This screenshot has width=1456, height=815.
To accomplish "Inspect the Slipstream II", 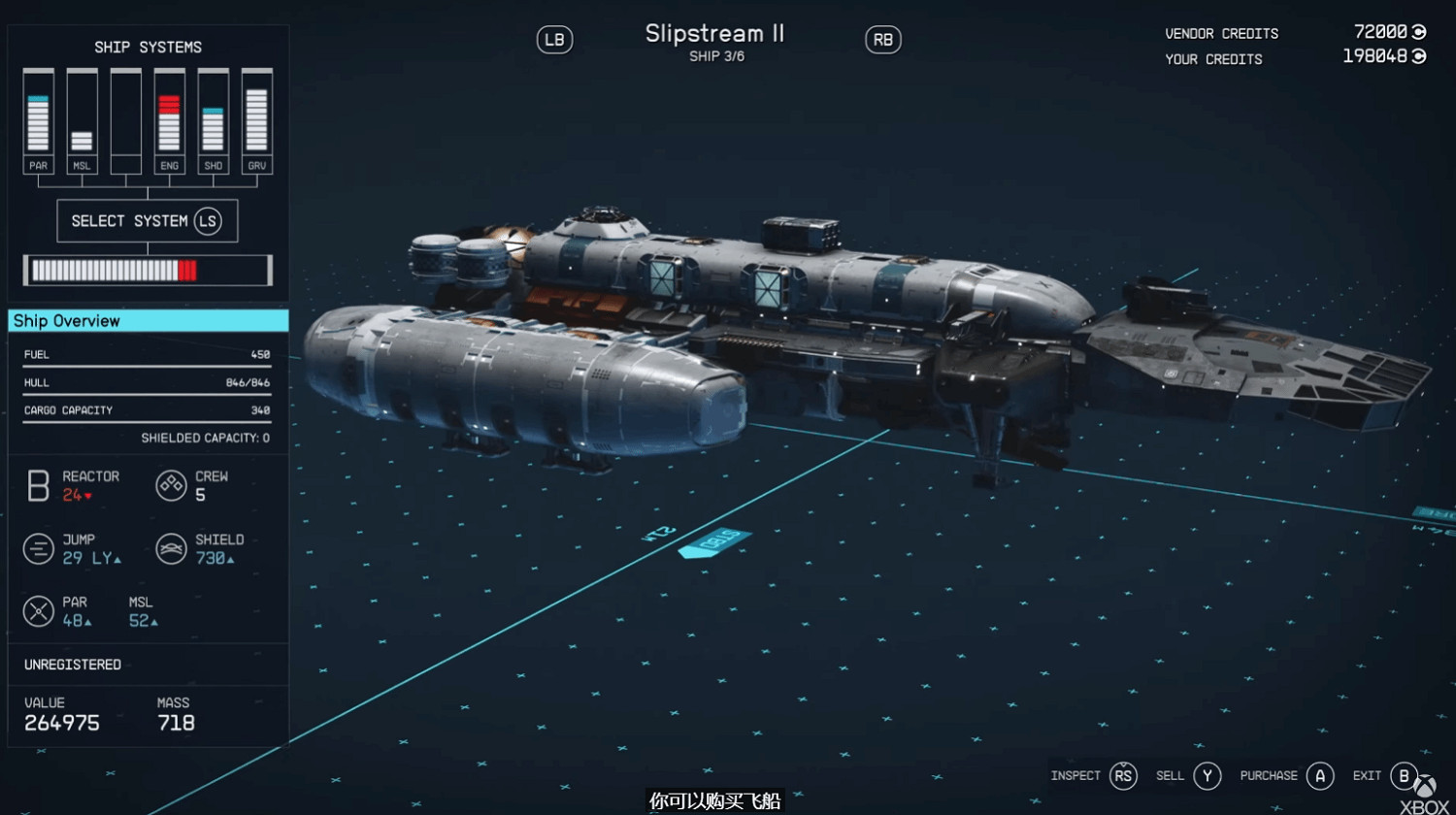I will [1124, 775].
